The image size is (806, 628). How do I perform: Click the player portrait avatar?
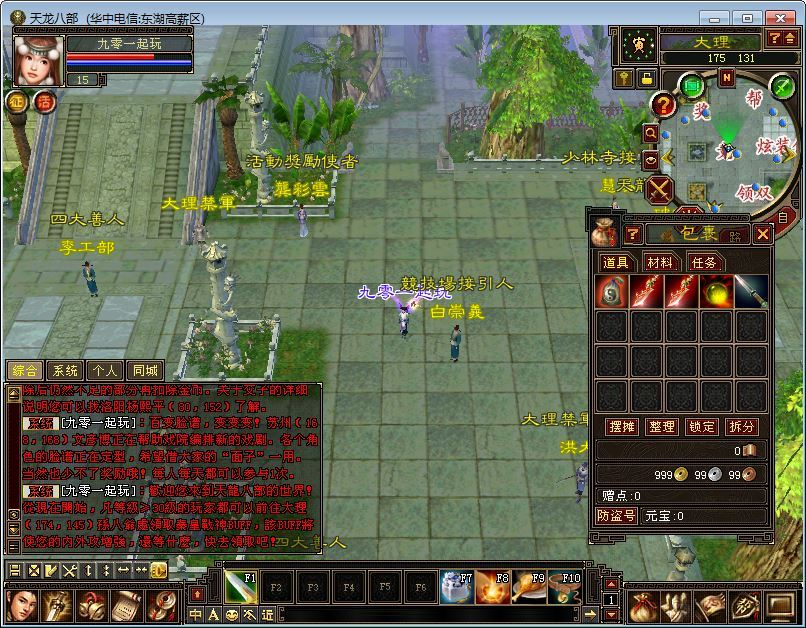pos(38,60)
